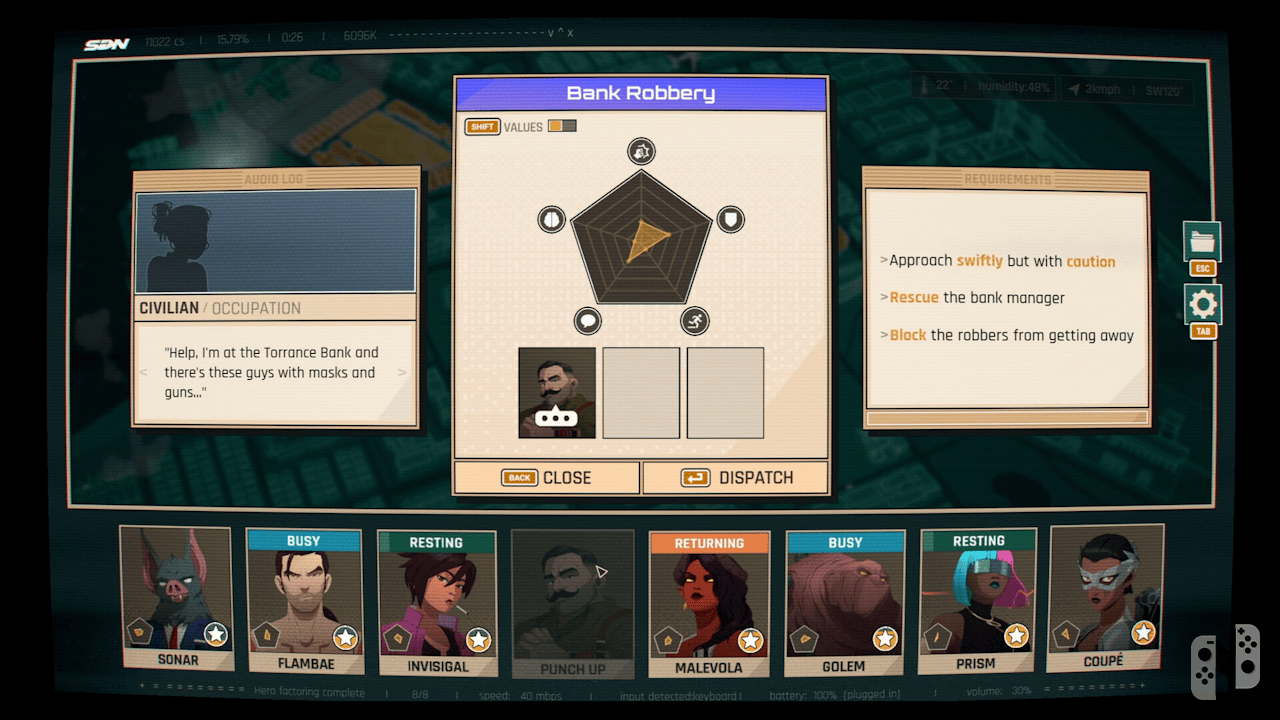The height and width of the screenshot is (720, 1280).
Task: Select the Sonar hero card
Action: pos(176,597)
